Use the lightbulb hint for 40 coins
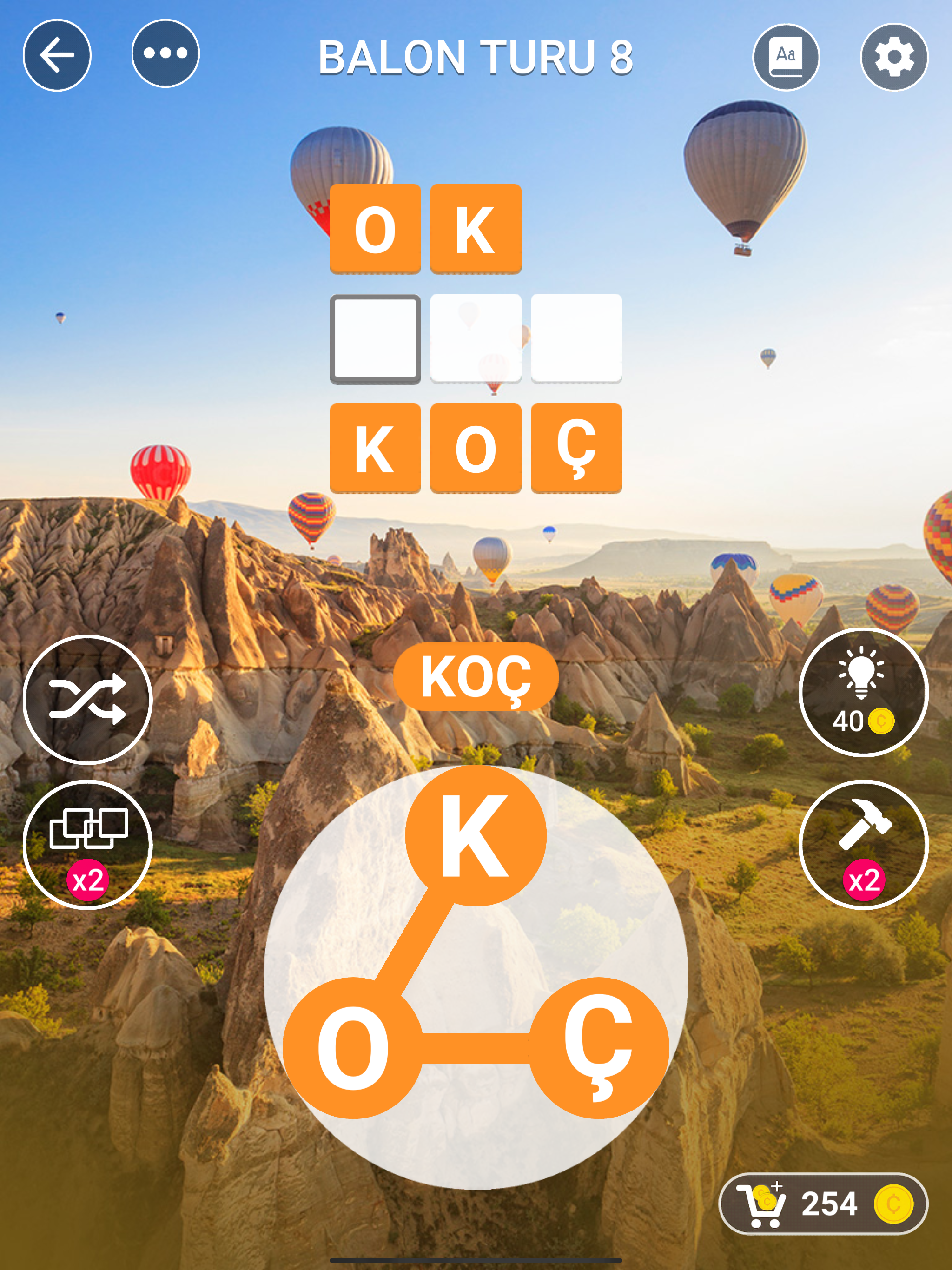952x1270 pixels. coord(863,692)
